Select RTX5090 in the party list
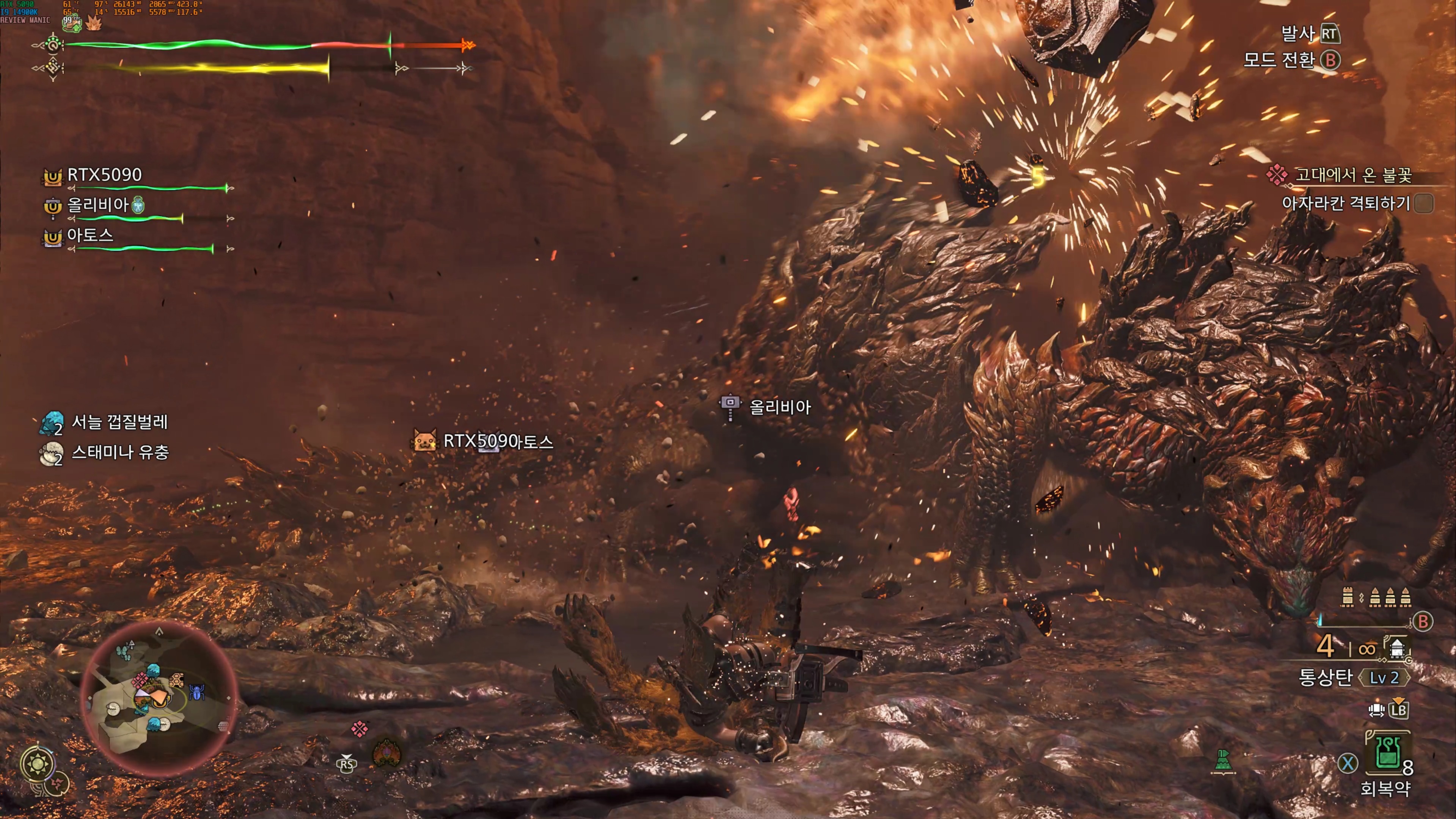Viewport: 1456px width, 819px height. click(104, 175)
